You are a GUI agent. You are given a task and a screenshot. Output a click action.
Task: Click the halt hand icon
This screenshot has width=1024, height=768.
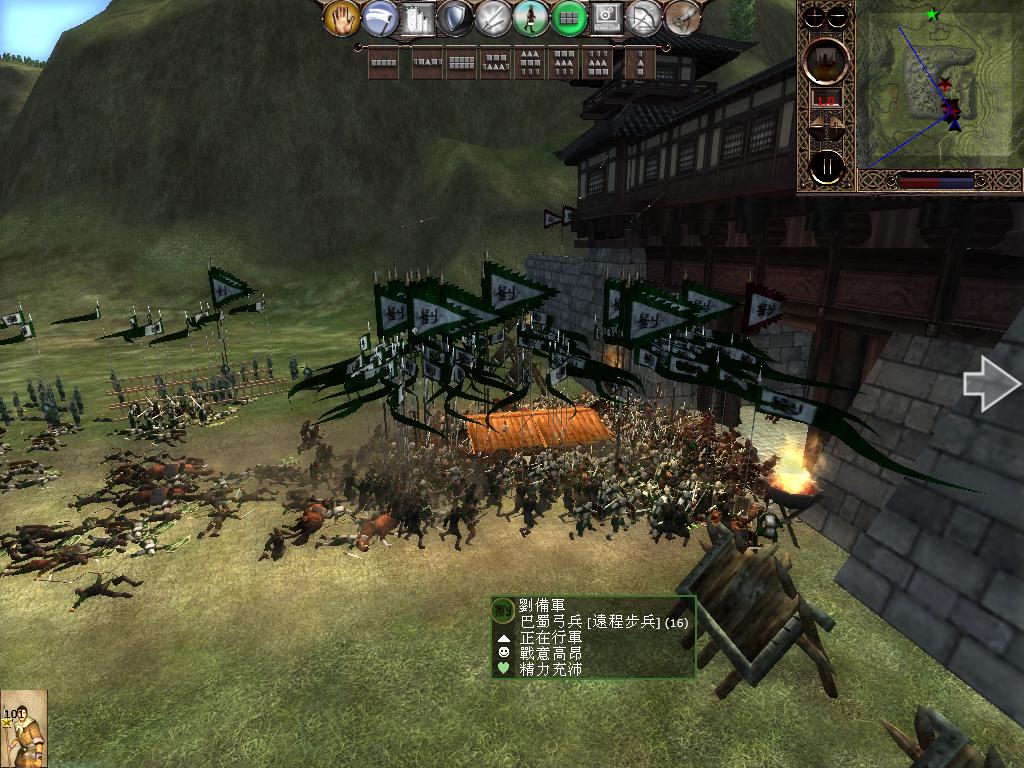coord(341,17)
